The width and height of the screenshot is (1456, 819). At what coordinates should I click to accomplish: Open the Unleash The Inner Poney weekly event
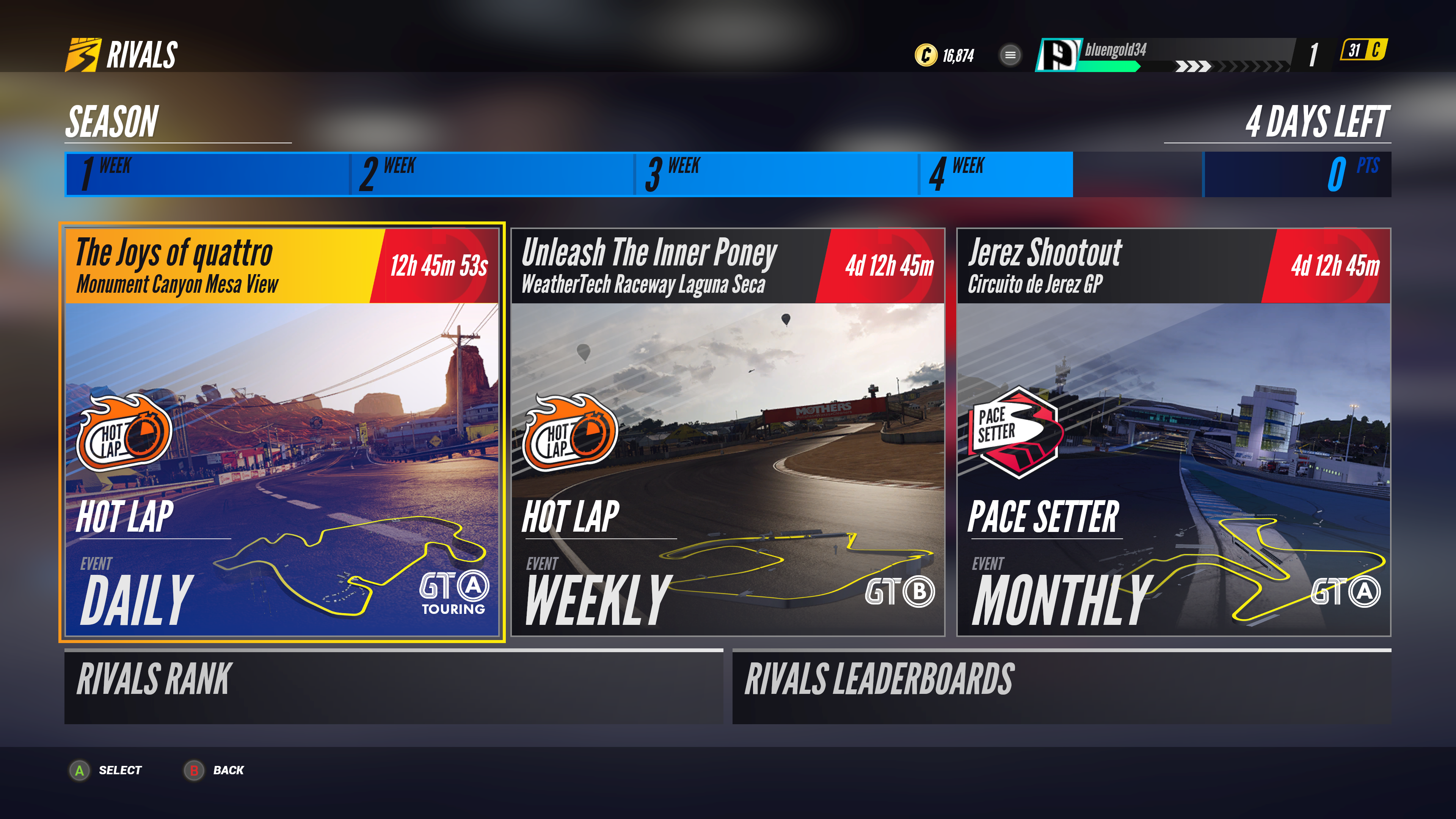(728, 432)
